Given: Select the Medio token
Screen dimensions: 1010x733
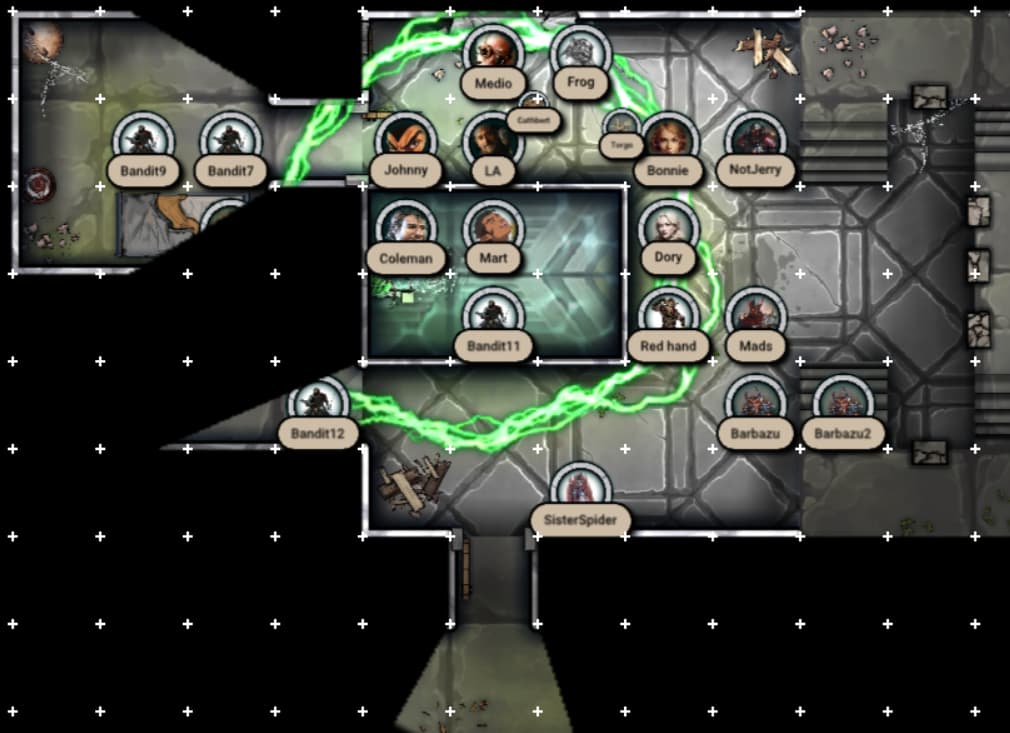Looking at the screenshot, I should pos(493,52).
